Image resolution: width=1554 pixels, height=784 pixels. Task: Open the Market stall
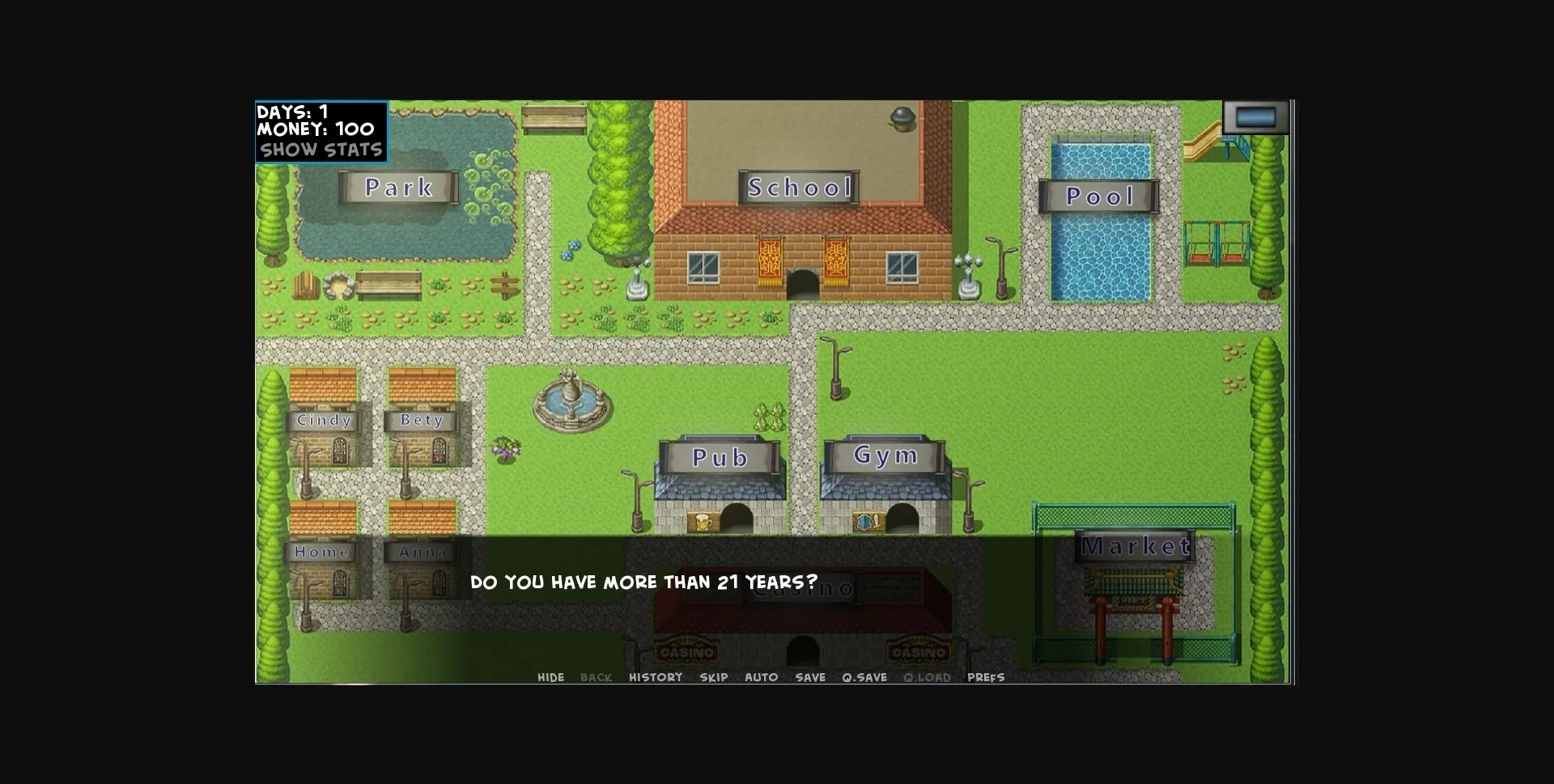(1136, 547)
